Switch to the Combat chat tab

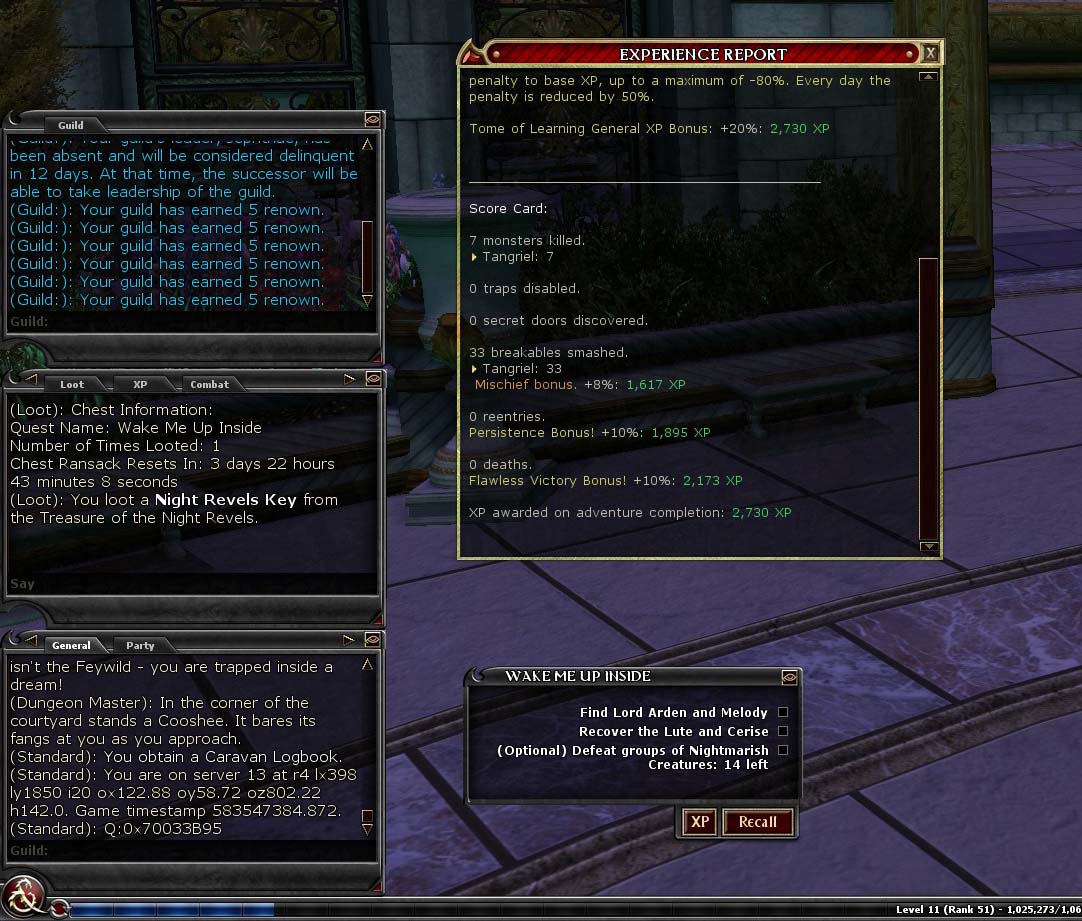pyautogui.click(x=209, y=384)
